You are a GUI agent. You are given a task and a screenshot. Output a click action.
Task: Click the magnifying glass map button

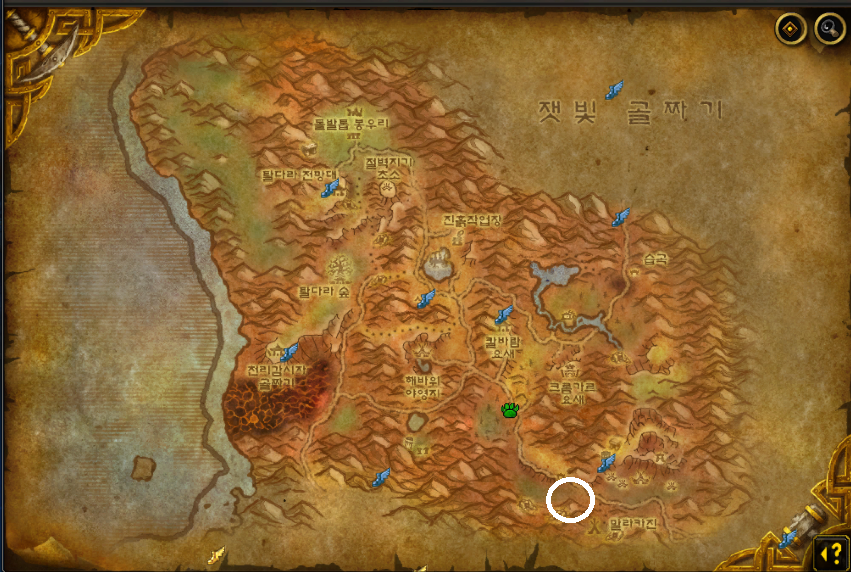[829, 29]
